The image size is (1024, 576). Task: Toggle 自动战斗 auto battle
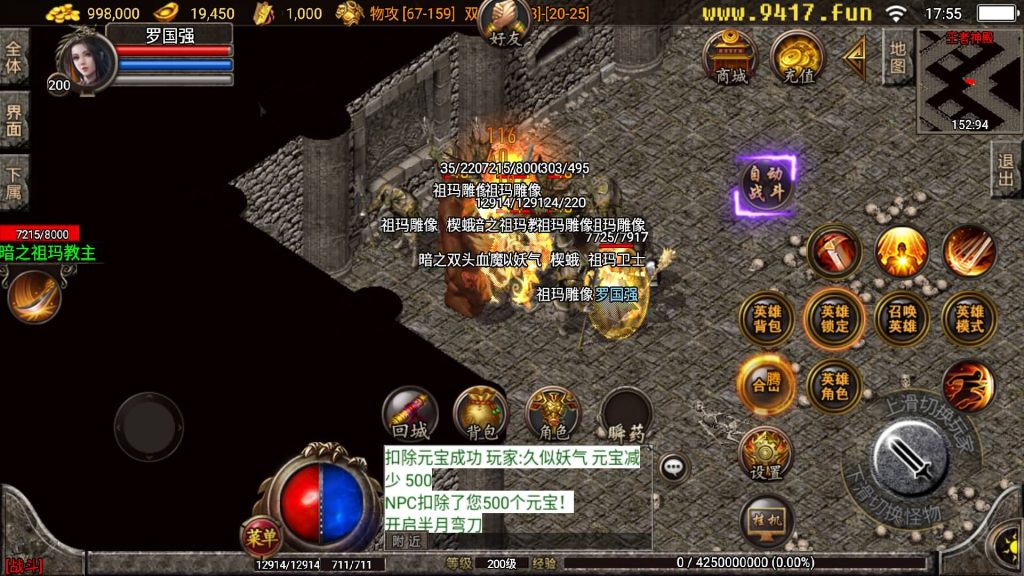click(x=767, y=185)
